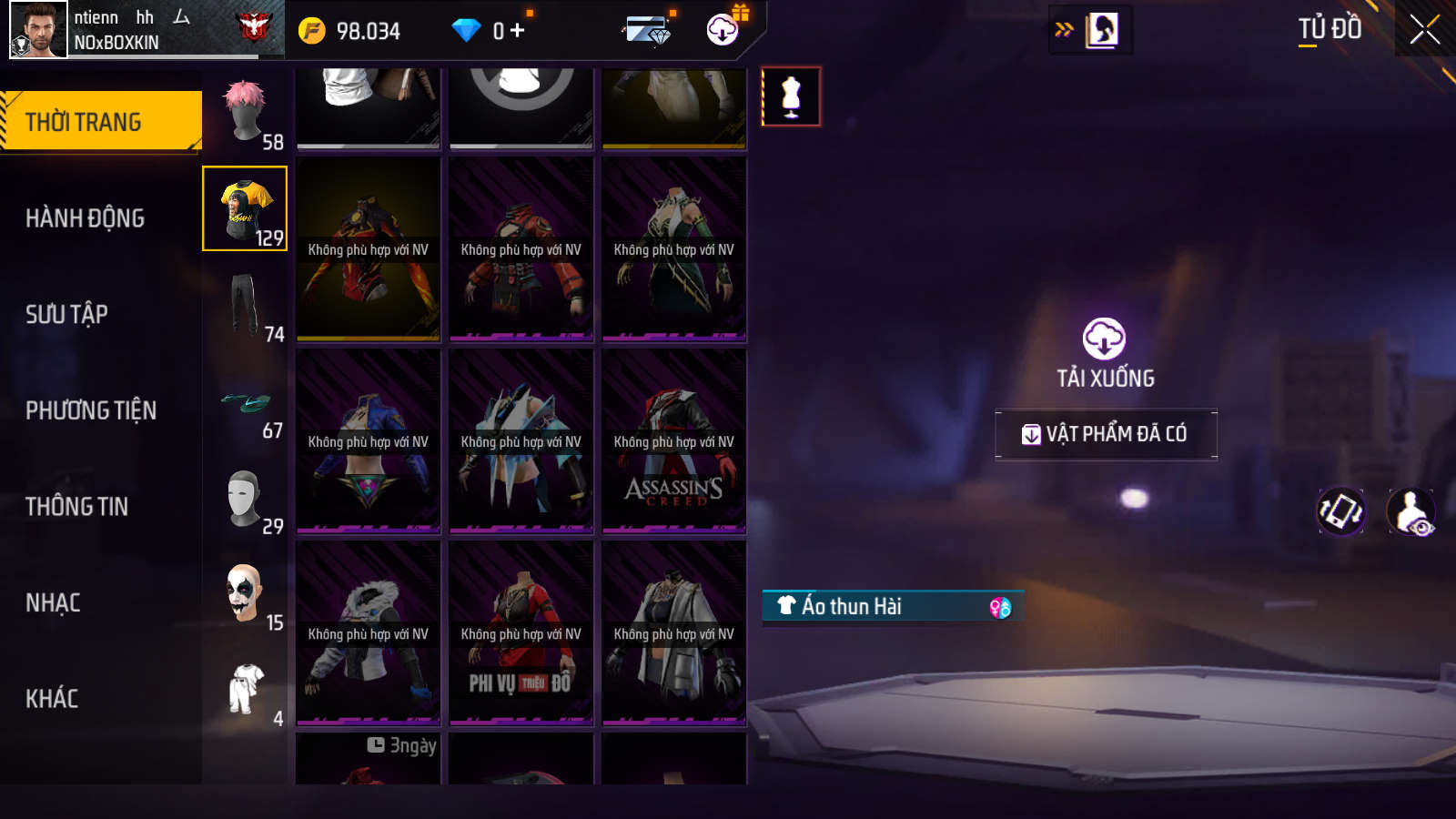
Task: Select the Phi Vụ Triệu Đô top
Action: point(521,633)
